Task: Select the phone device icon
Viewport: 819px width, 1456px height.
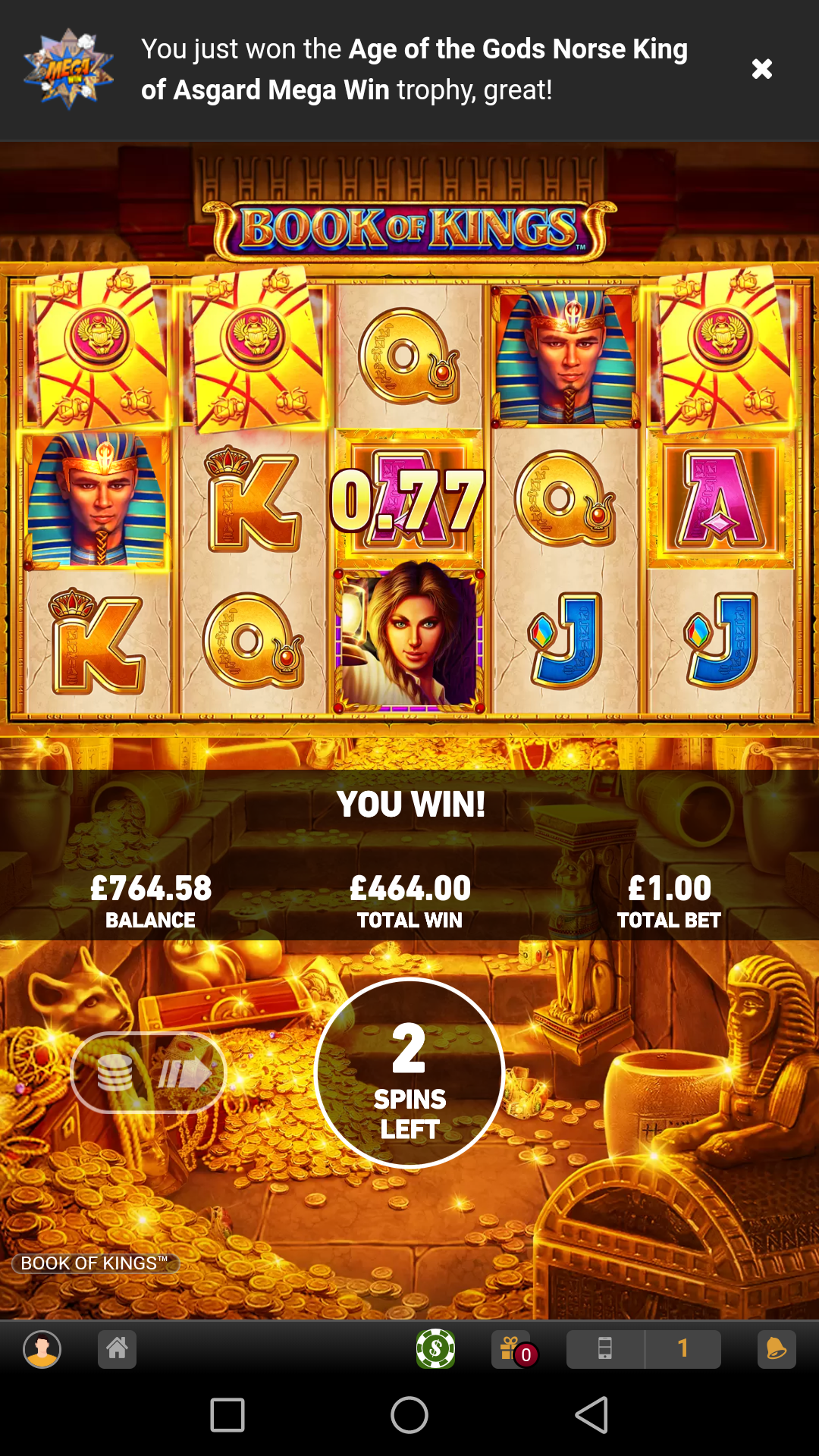Action: (605, 1349)
